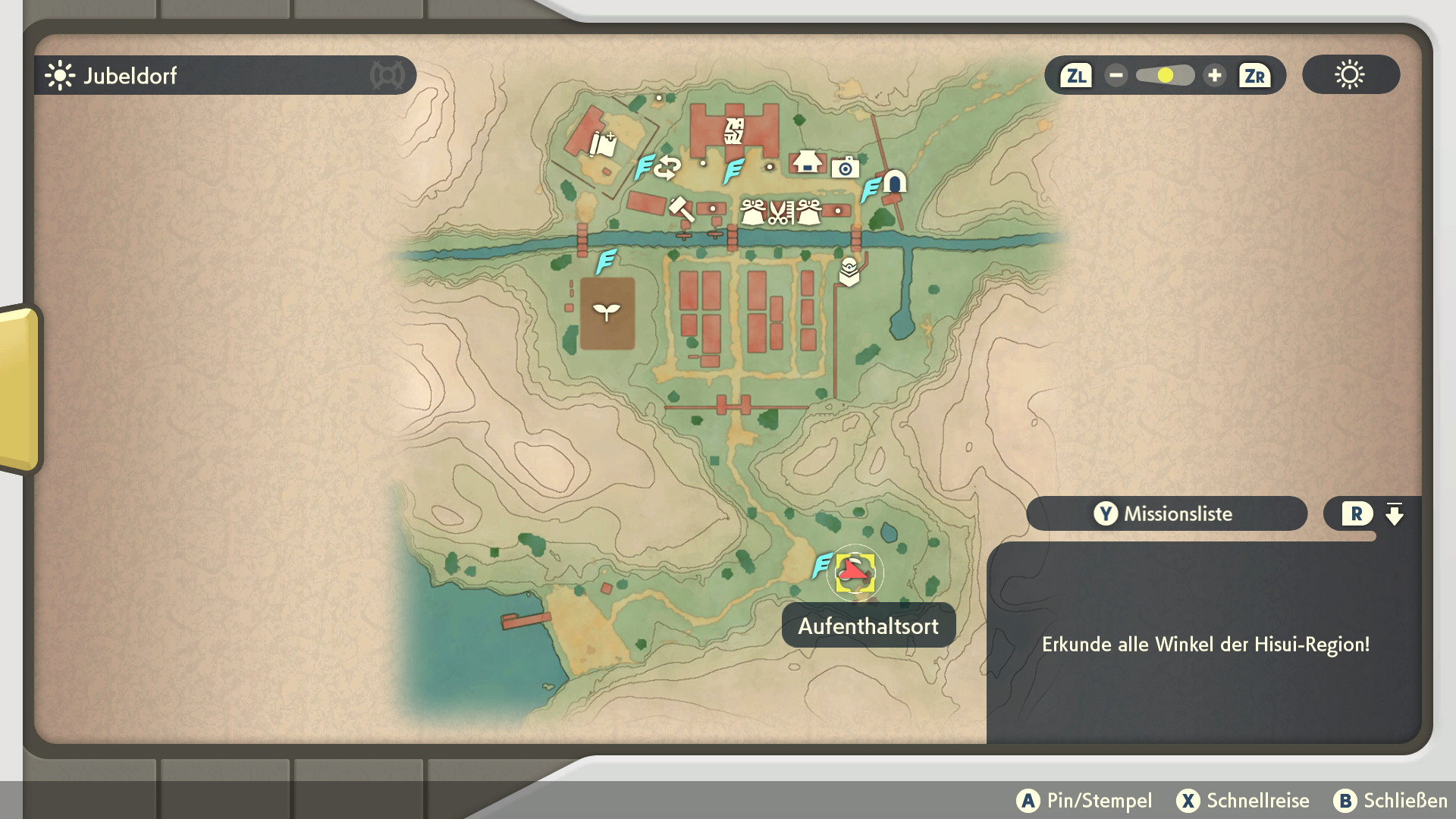Choose the fast-travel feather above the farm
1456x819 pixels.
[605, 262]
